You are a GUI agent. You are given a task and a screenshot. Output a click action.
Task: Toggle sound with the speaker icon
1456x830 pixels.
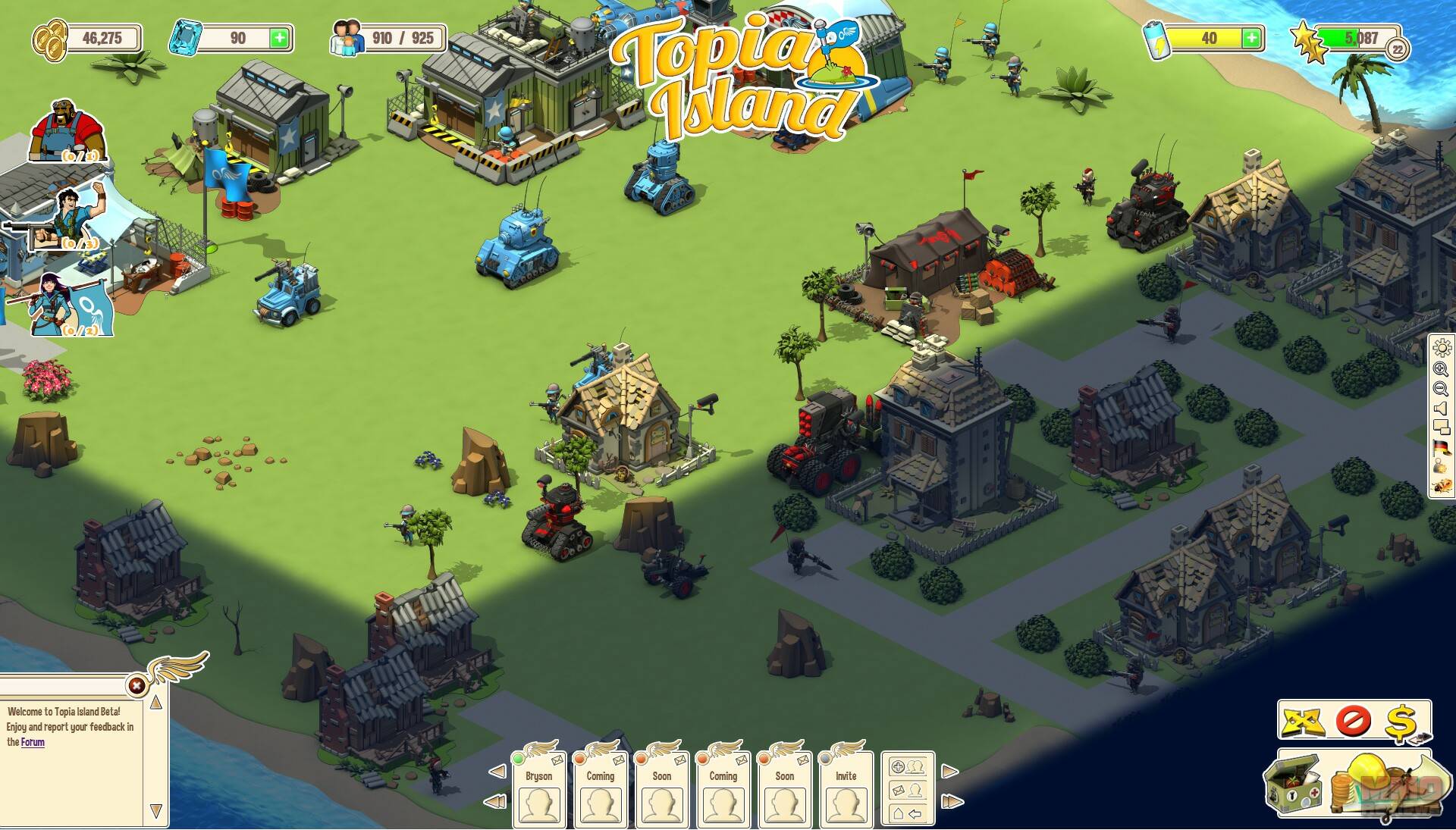(1441, 409)
